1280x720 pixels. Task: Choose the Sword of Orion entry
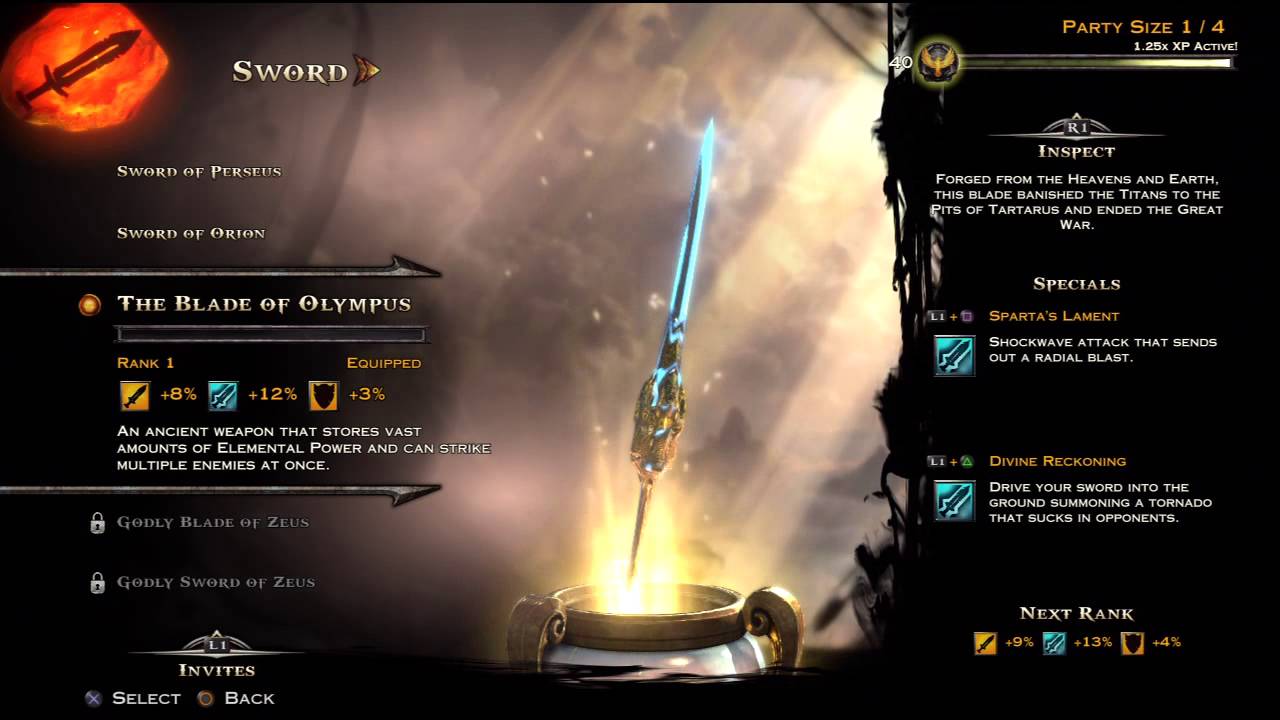[x=191, y=233]
